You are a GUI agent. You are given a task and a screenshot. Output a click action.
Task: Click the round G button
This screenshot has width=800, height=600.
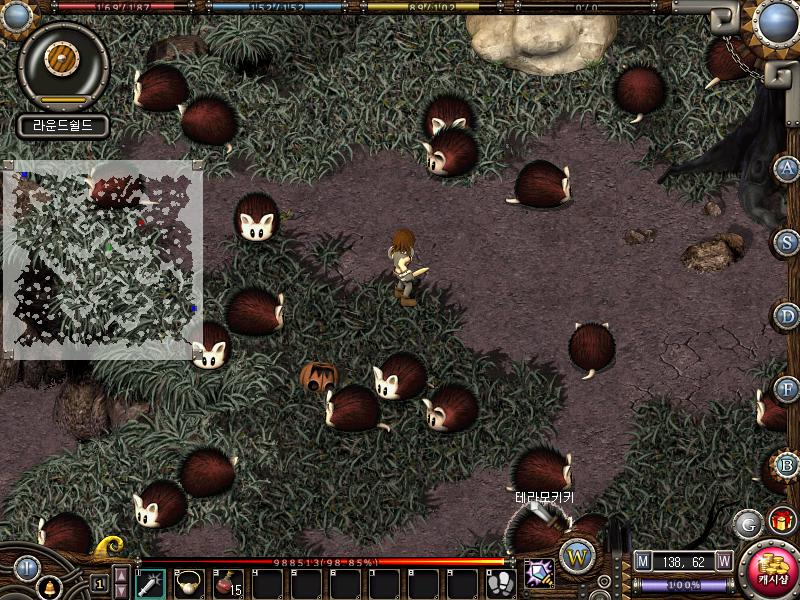click(747, 523)
